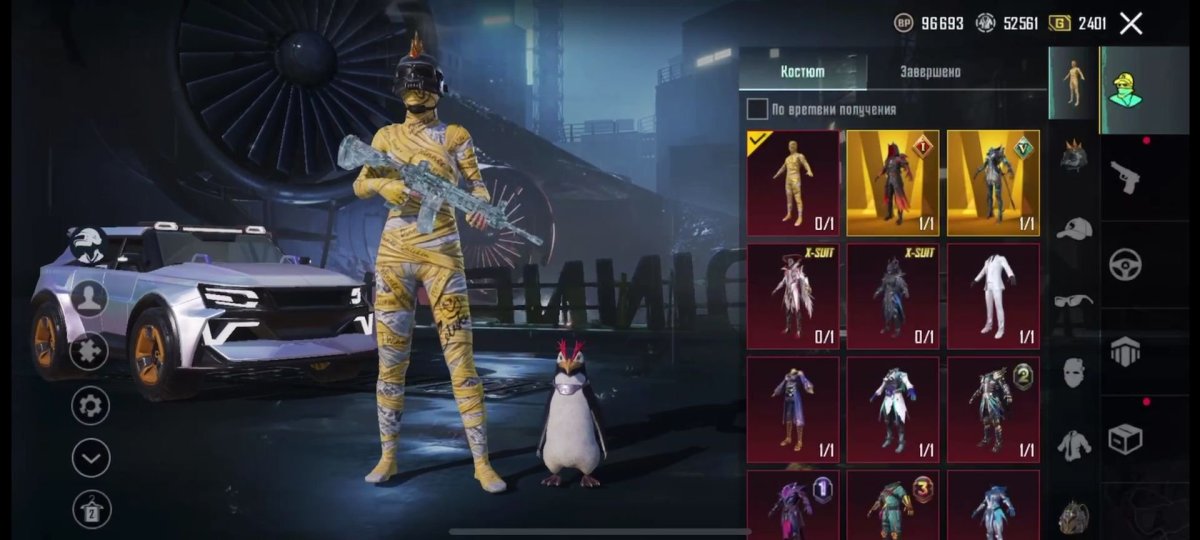Screen dimensions: 1200x540
Task: Toggle the По времени получения checkbox
Action: tap(758, 109)
